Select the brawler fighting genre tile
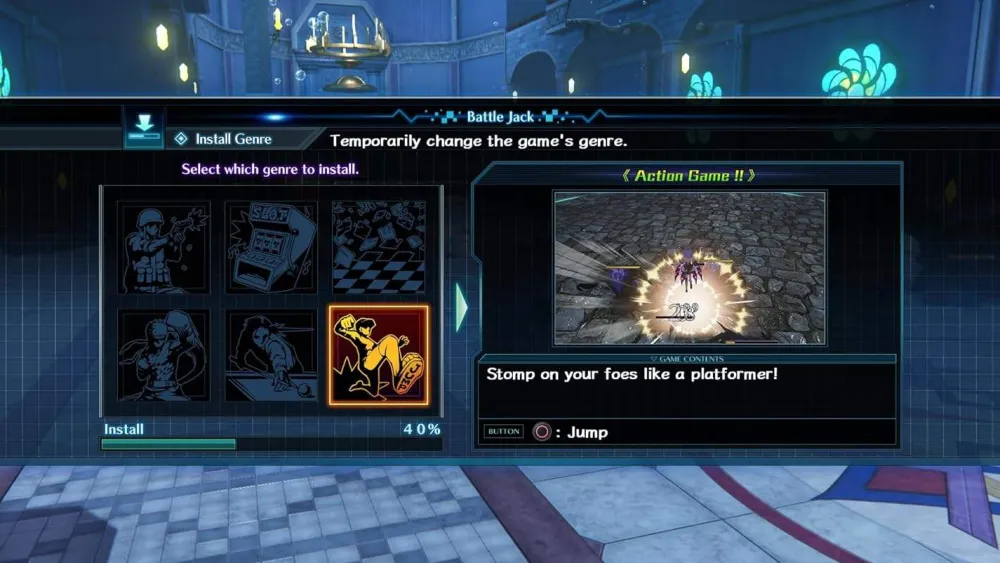The image size is (1000, 563). pos(165,355)
